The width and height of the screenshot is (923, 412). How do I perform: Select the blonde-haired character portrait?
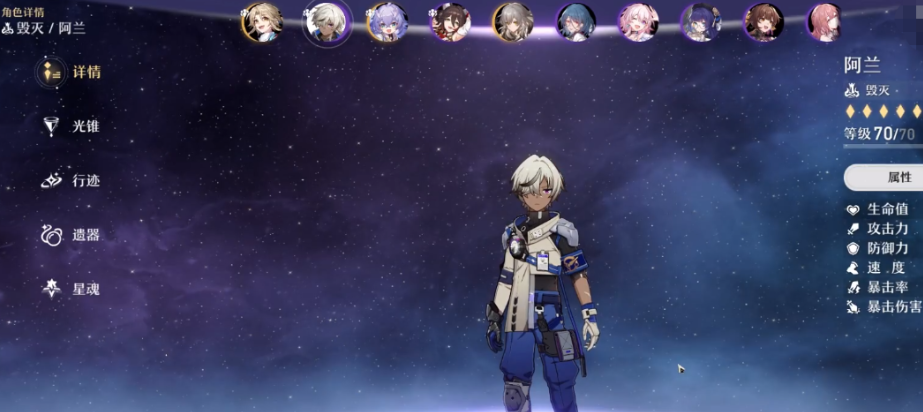pos(261,22)
